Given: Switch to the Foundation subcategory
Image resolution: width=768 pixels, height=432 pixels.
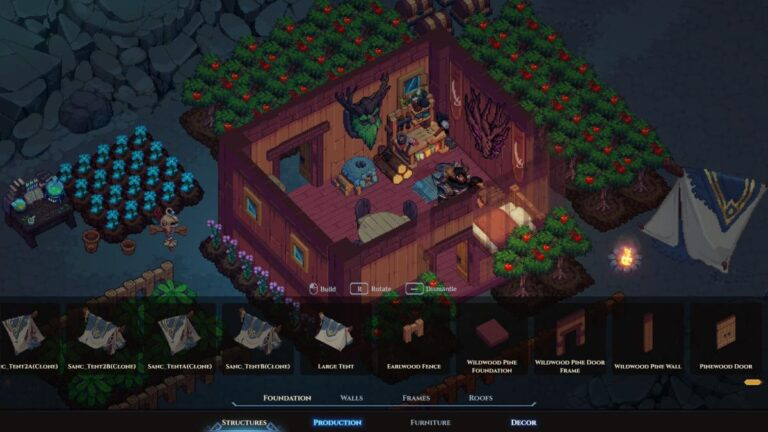Looking at the screenshot, I should tap(287, 398).
